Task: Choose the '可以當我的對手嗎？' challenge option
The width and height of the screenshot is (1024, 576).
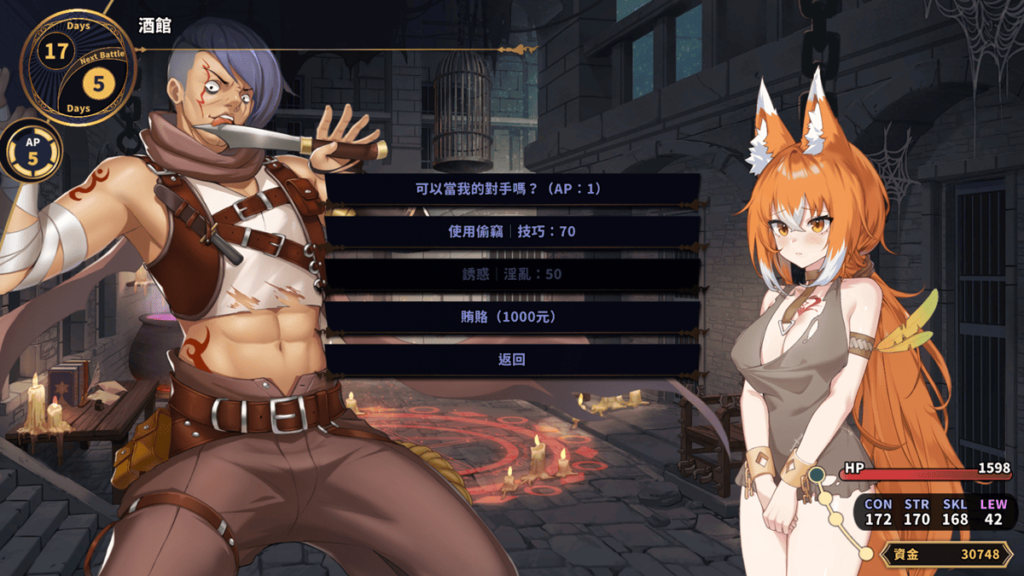Action: pyautogui.click(x=512, y=188)
